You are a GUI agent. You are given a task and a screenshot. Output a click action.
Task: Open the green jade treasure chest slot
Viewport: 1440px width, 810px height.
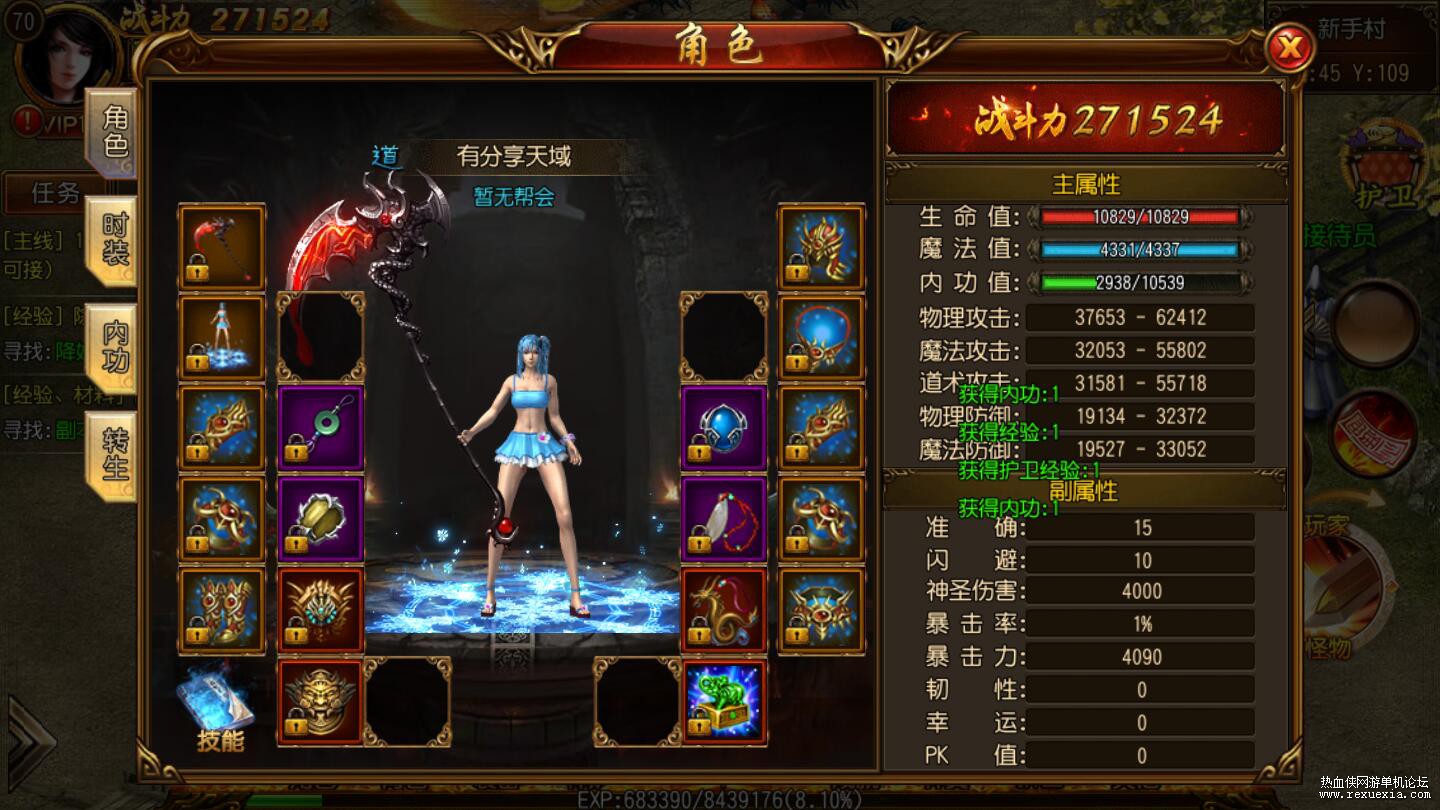pyautogui.click(x=724, y=702)
